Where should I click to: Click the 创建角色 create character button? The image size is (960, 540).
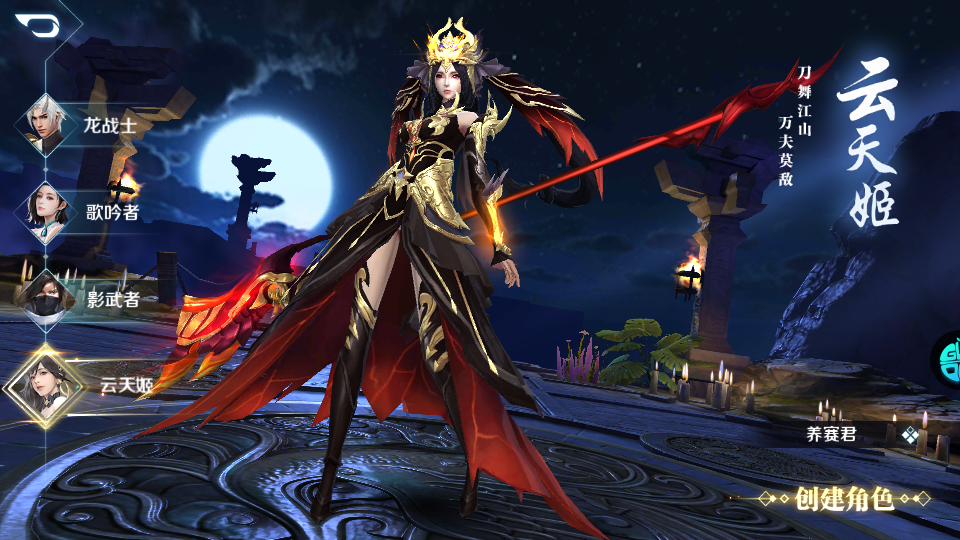tap(845, 498)
